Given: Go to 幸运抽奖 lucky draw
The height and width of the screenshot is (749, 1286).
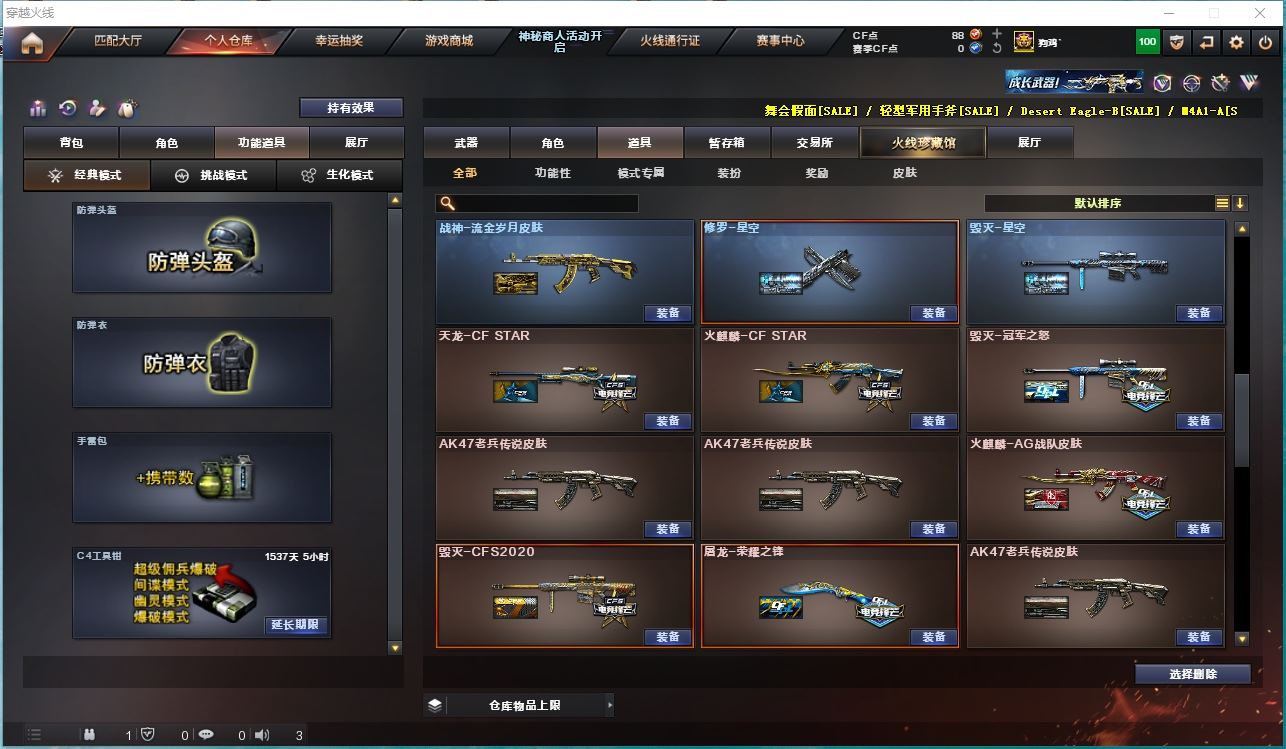Looking at the screenshot, I should [x=339, y=41].
